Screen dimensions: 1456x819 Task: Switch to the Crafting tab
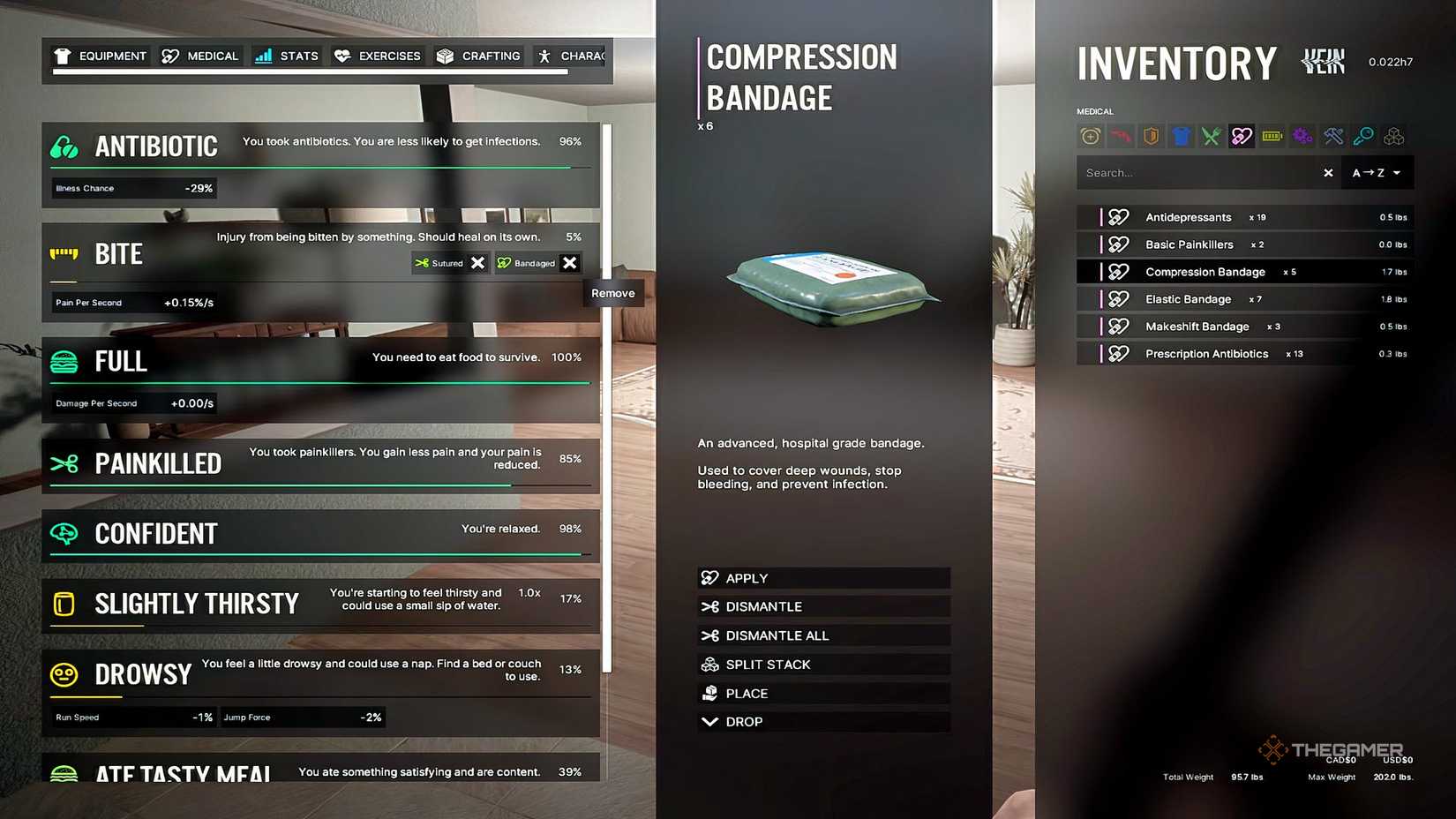pyautogui.click(x=477, y=56)
